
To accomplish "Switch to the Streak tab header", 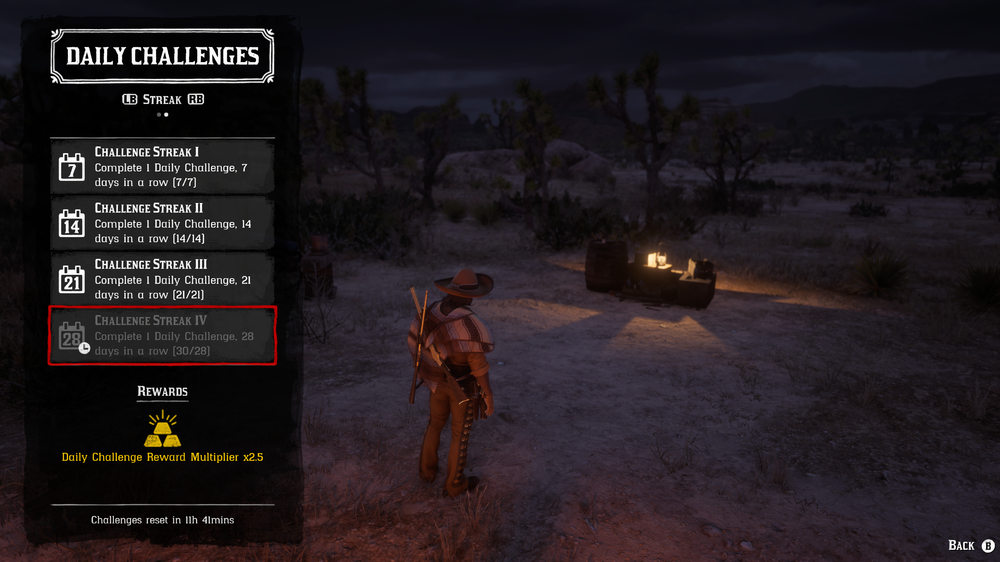I will (162, 99).
